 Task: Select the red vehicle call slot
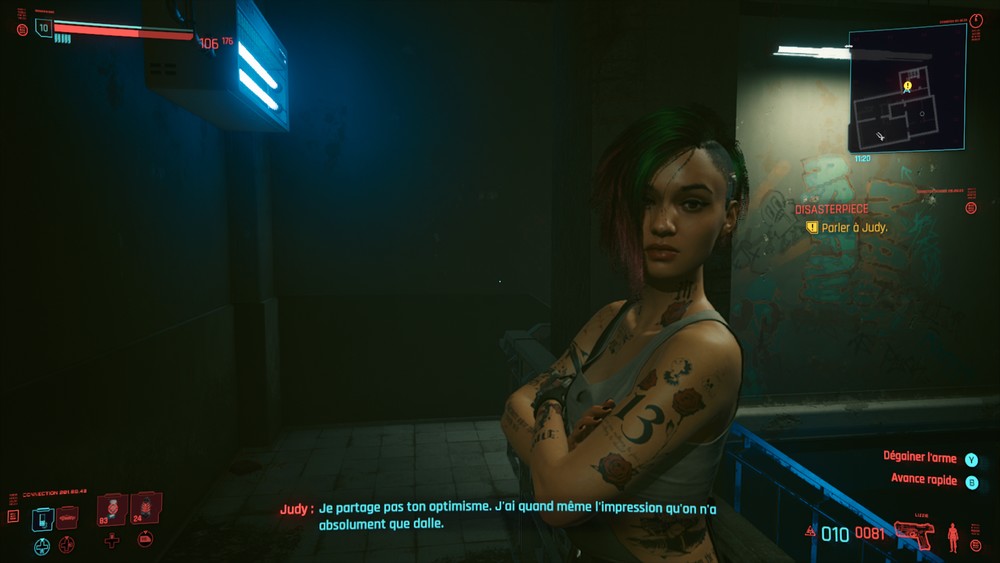pos(67,517)
